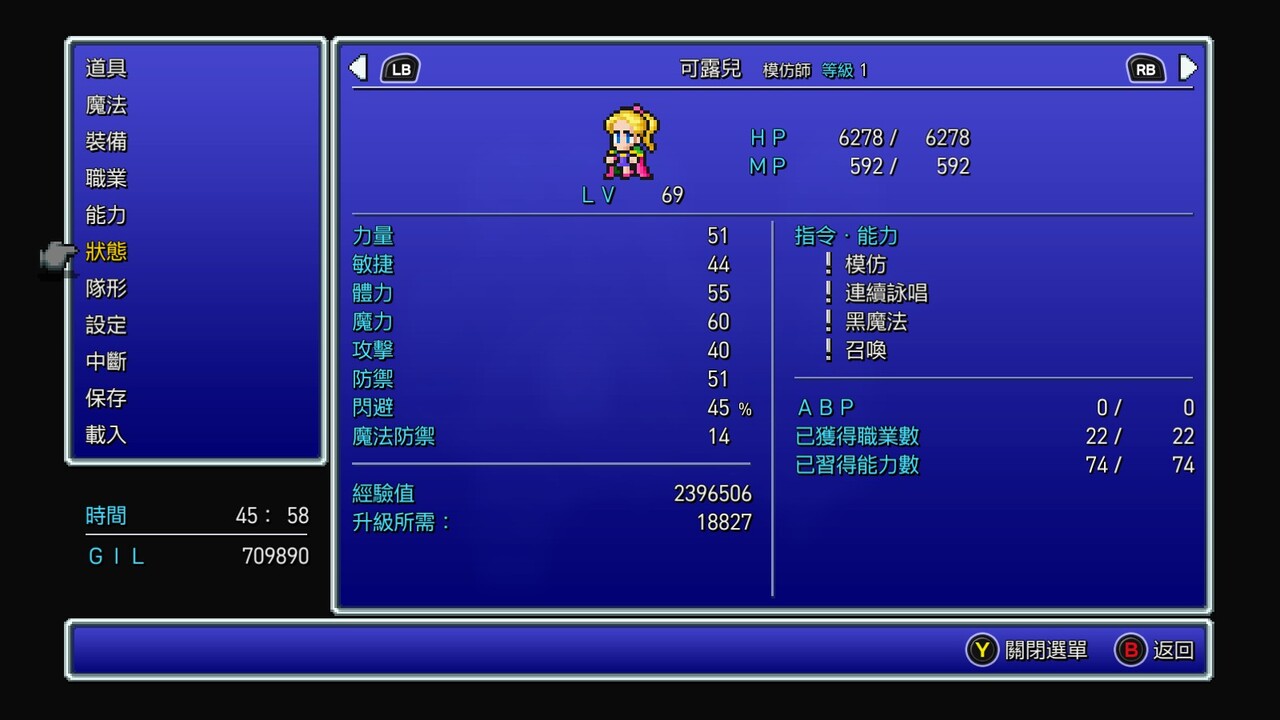Choose the 職業 job menu

point(106,179)
